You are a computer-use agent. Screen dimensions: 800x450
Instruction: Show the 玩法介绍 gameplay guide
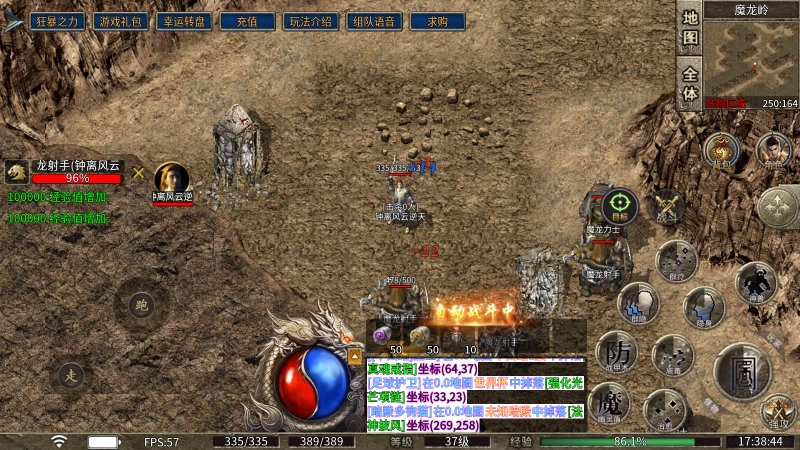click(x=312, y=20)
